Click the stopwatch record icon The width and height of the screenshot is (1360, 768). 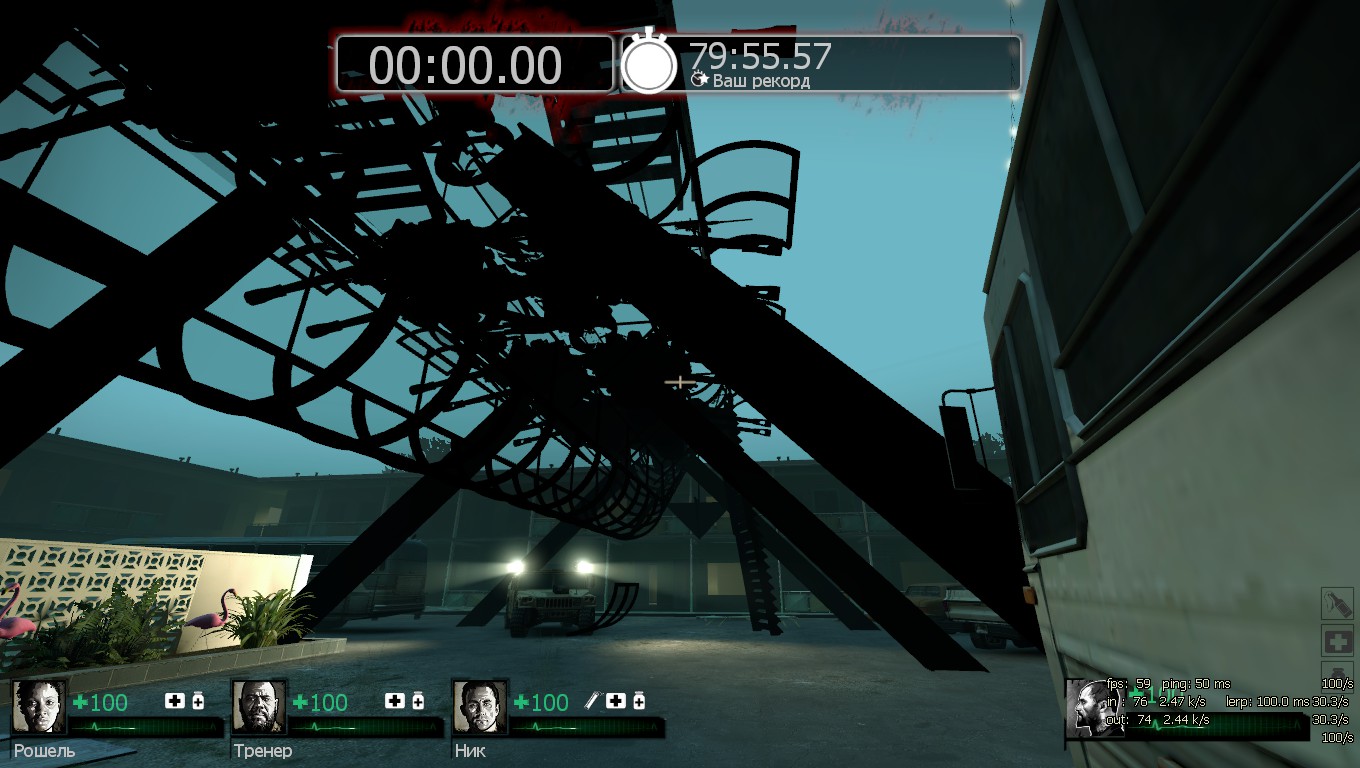click(650, 62)
